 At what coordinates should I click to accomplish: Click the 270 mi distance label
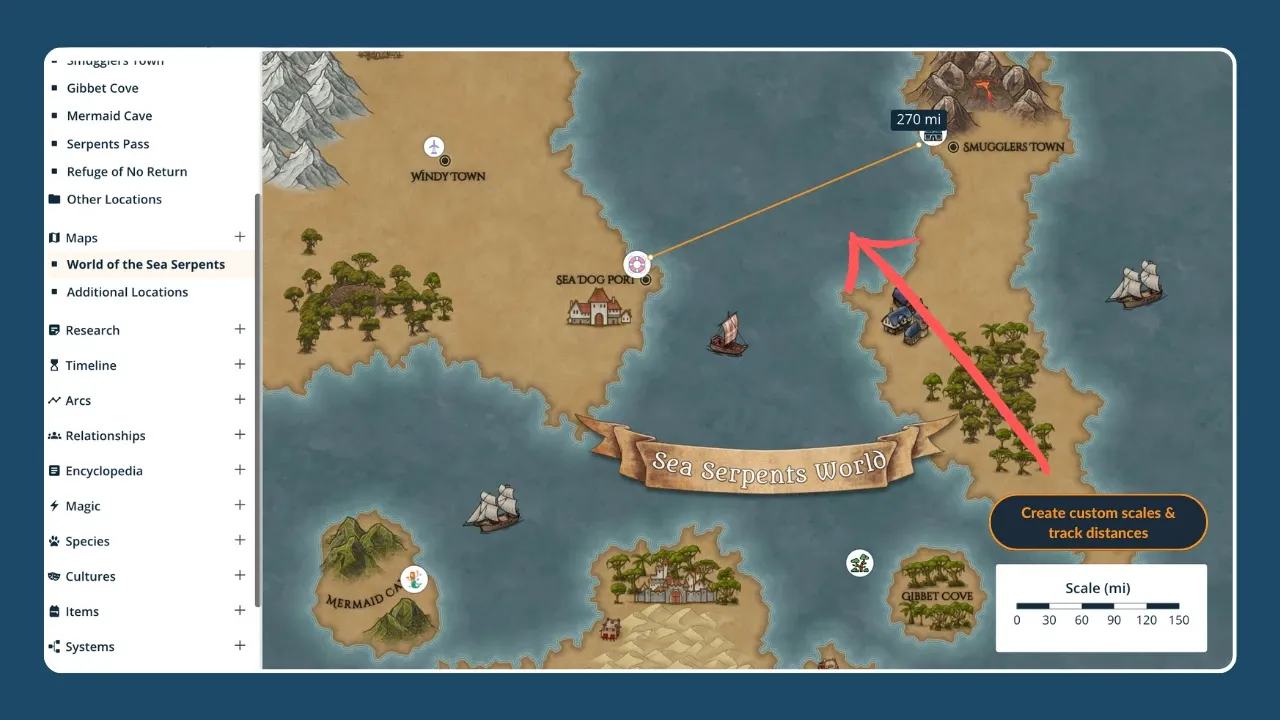(x=918, y=119)
